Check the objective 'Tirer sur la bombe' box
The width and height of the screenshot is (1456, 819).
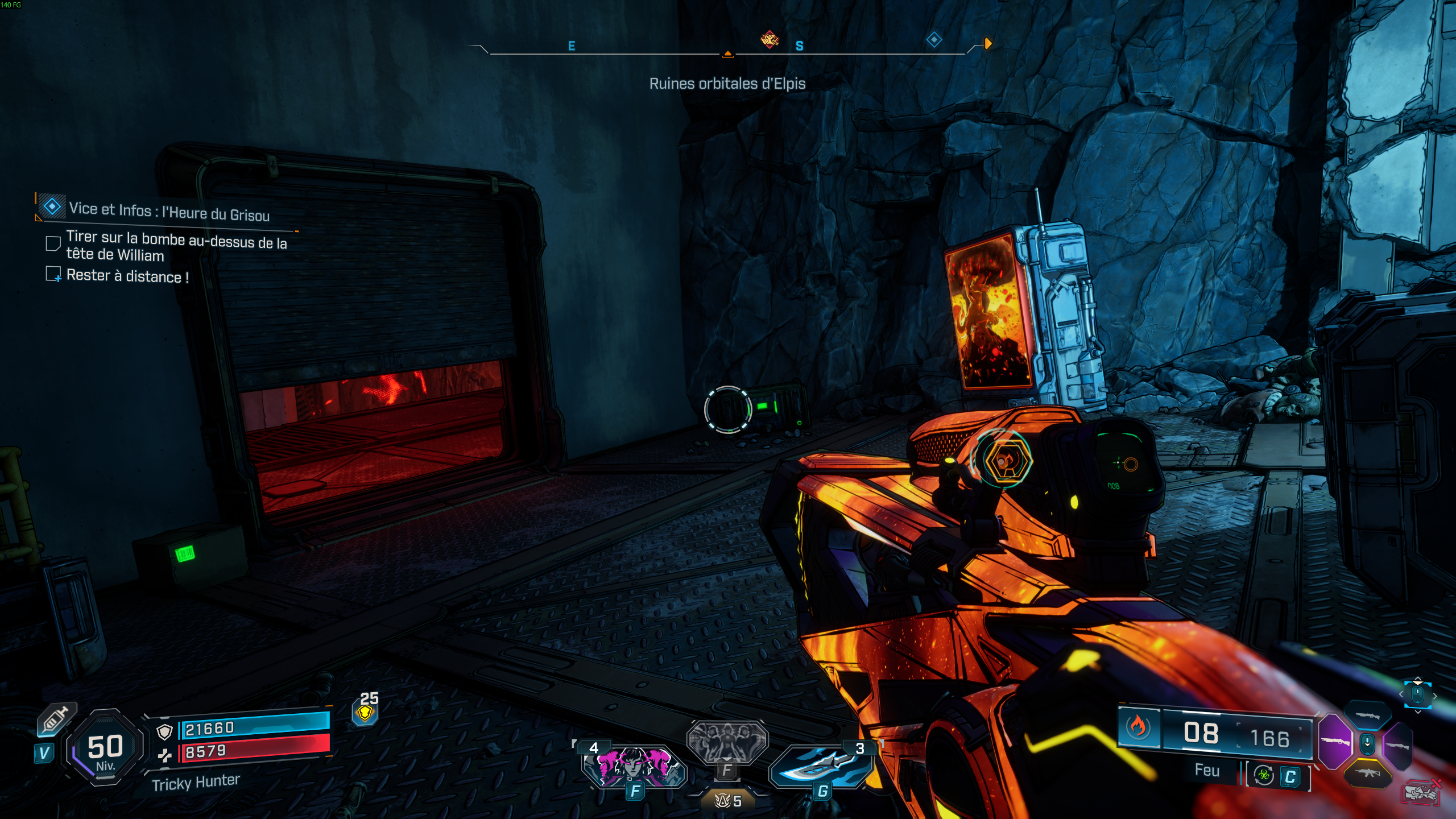[x=53, y=243]
